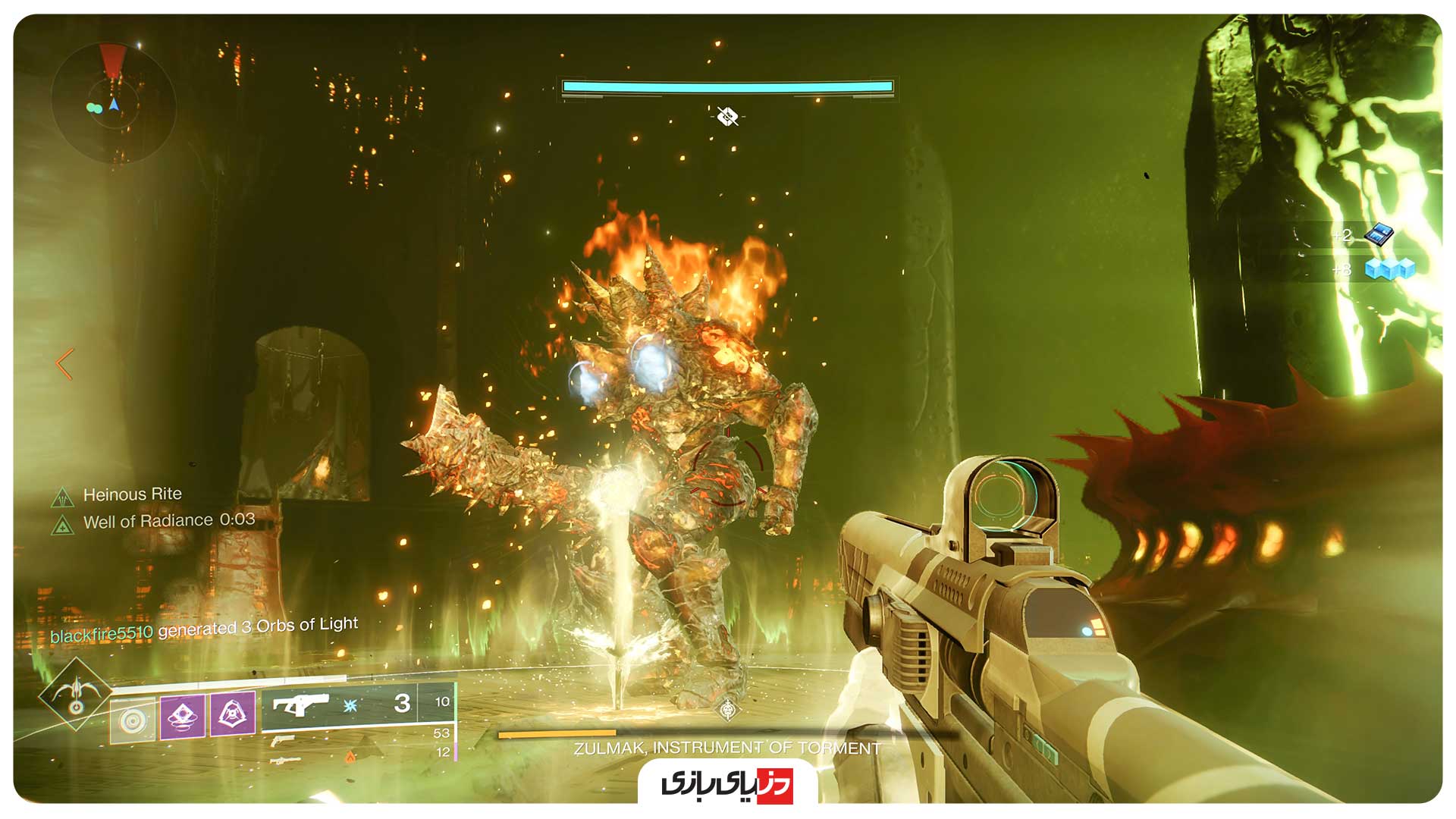Switch to the bottom stowed weapon icon
The width and height of the screenshot is (1456, 819).
pos(285,759)
